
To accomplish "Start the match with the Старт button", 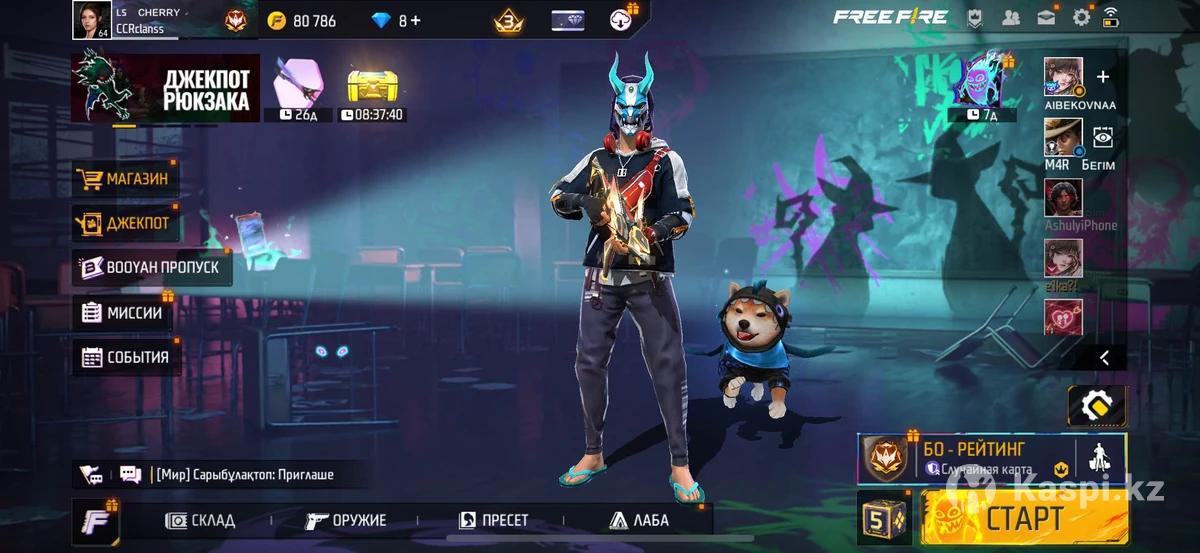I will [1024, 518].
